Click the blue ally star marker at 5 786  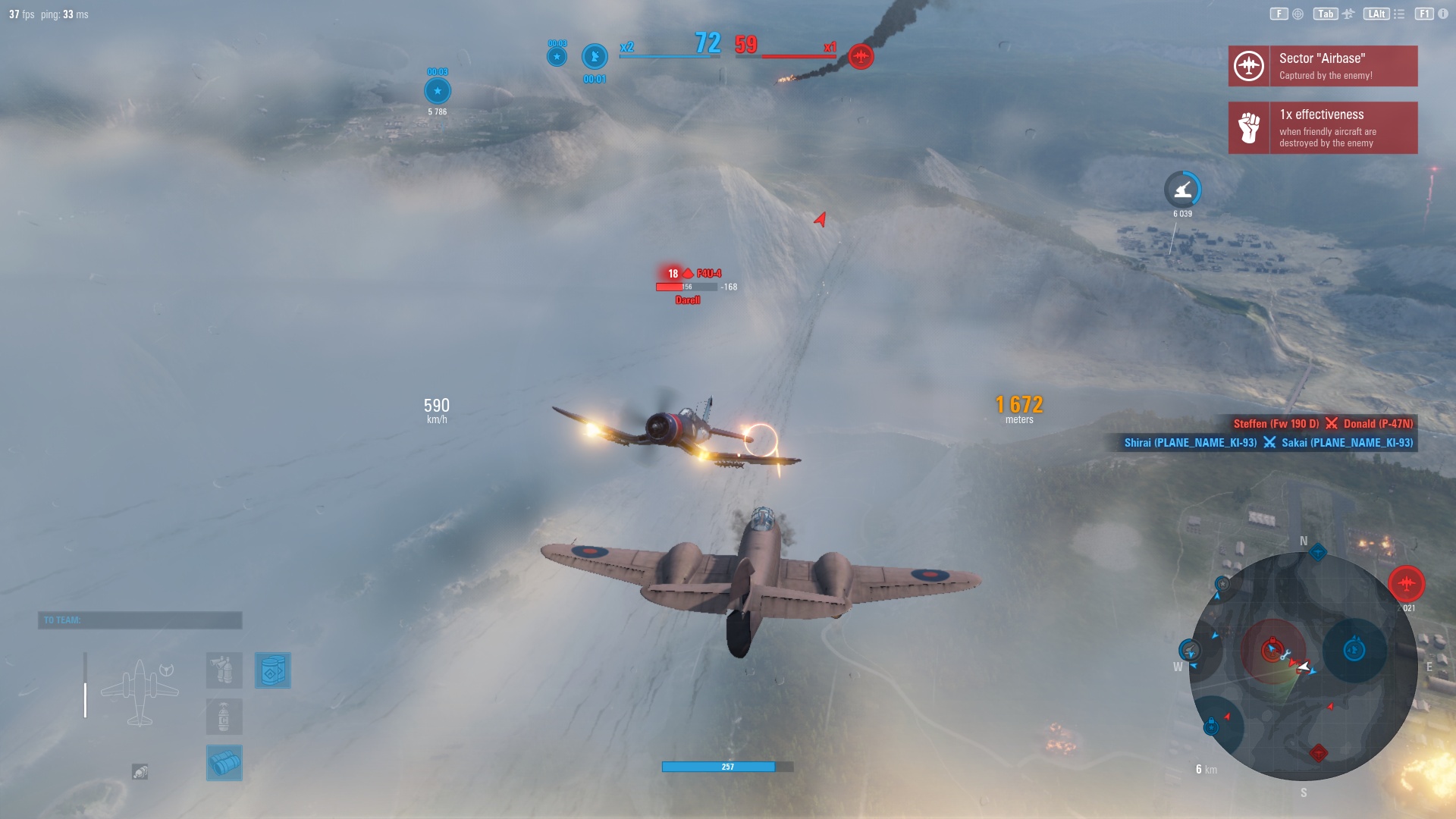coord(436,91)
